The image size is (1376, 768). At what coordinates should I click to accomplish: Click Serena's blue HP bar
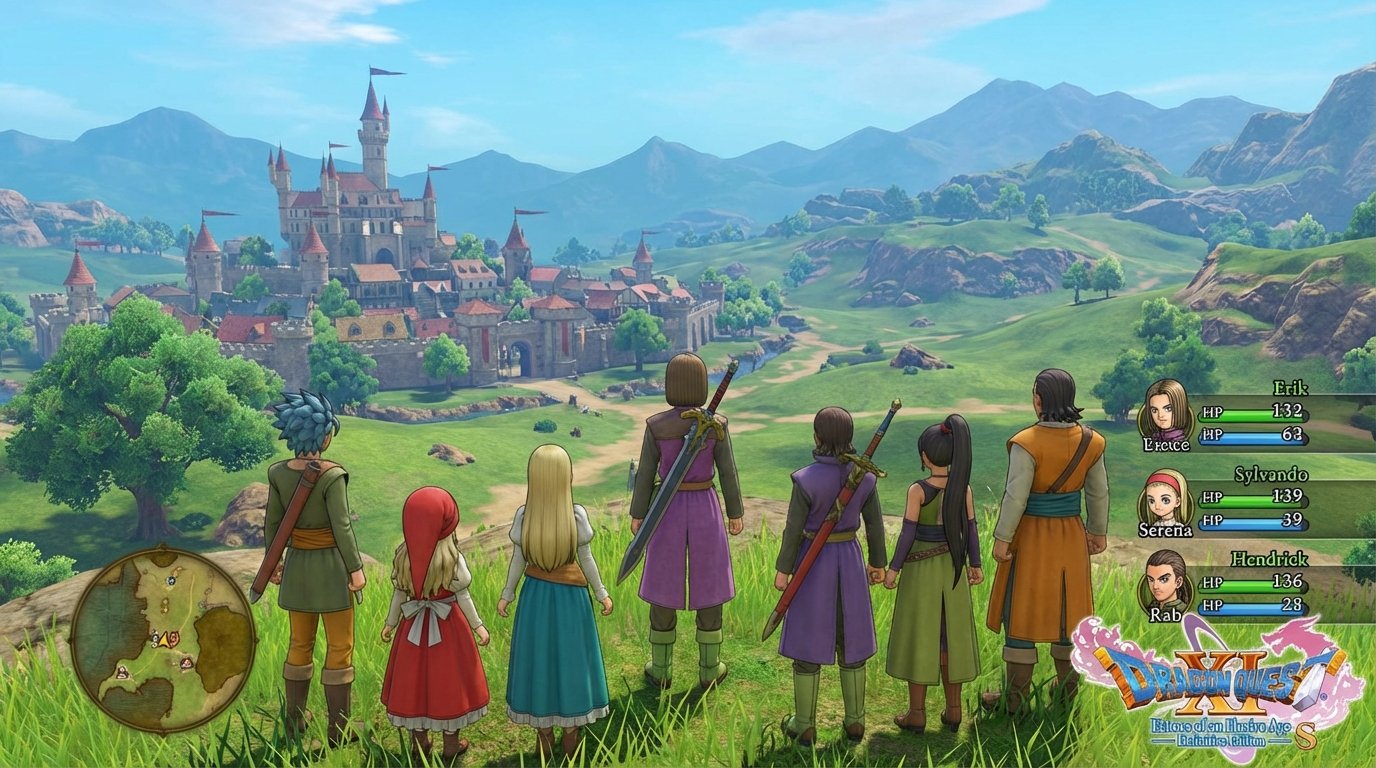[x=1252, y=521]
